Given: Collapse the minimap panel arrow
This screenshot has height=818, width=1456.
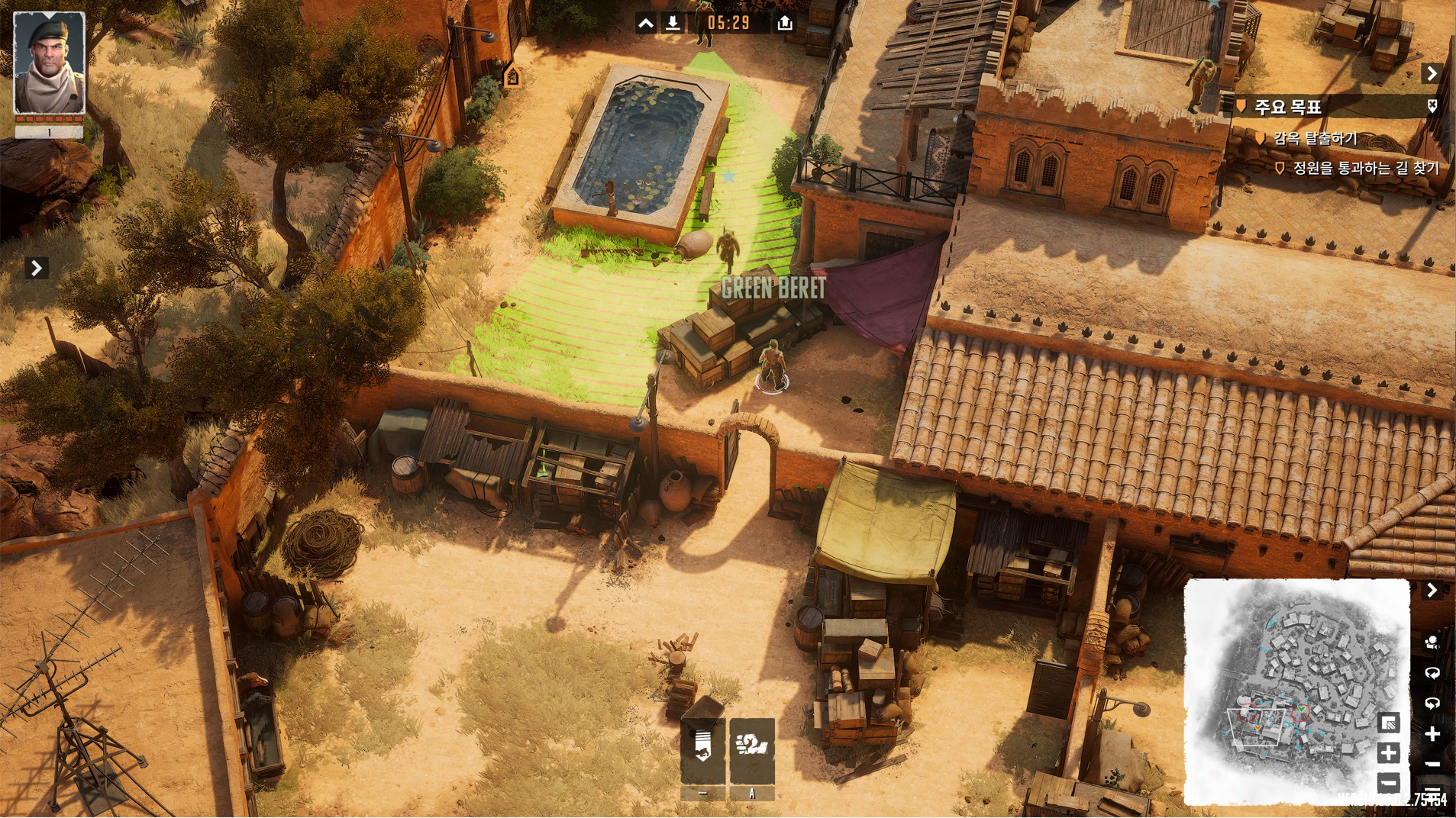Looking at the screenshot, I should click(x=1432, y=591).
